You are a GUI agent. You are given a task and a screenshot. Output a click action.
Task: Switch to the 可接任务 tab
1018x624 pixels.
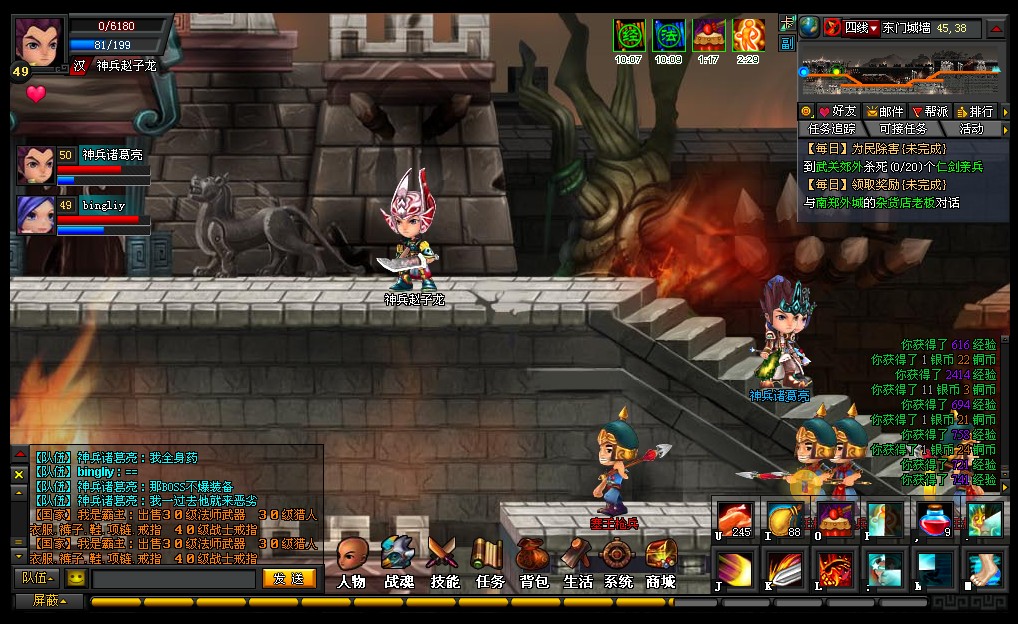point(902,129)
